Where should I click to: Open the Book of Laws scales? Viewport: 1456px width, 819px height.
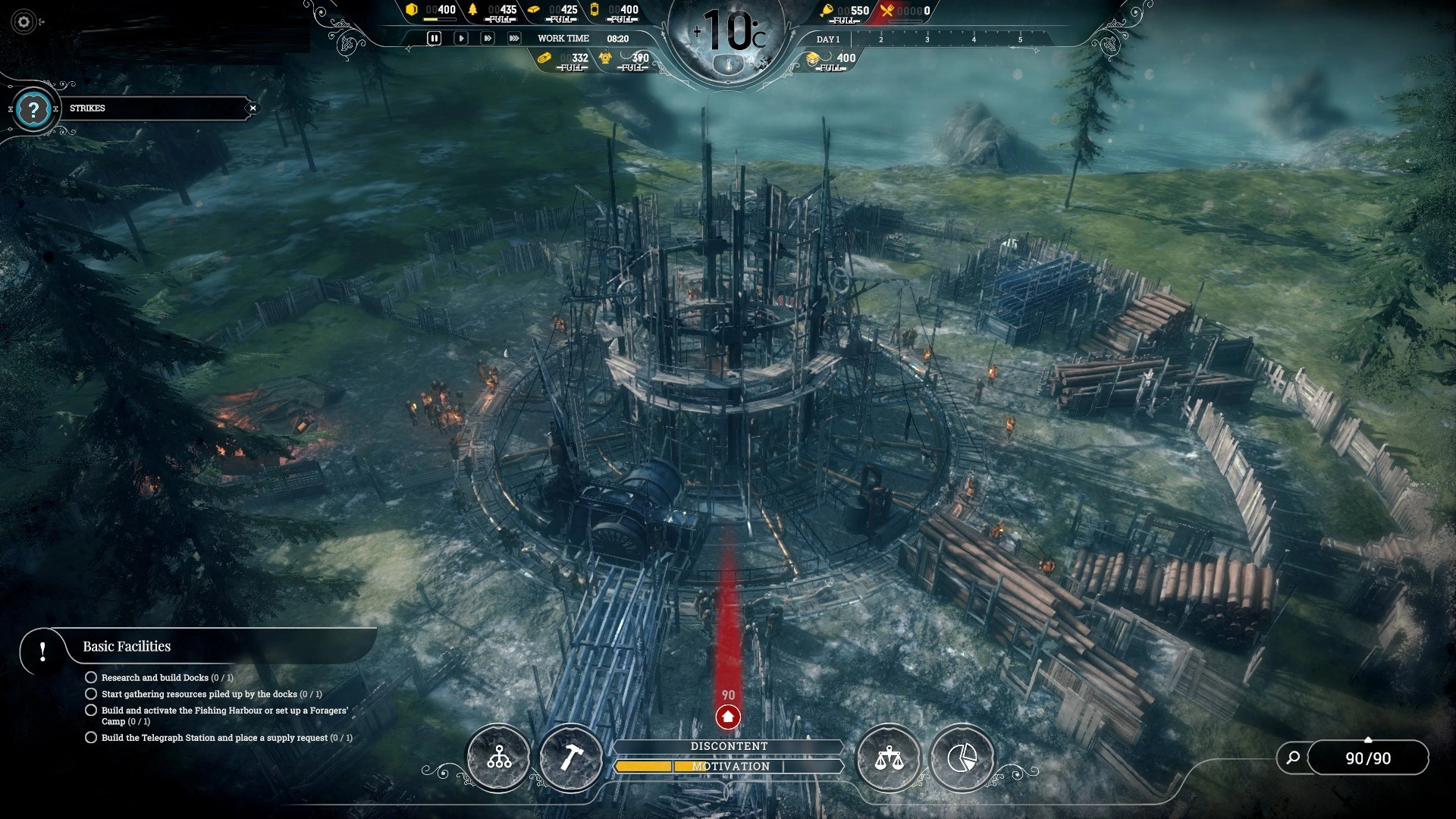click(x=889, y=758)
